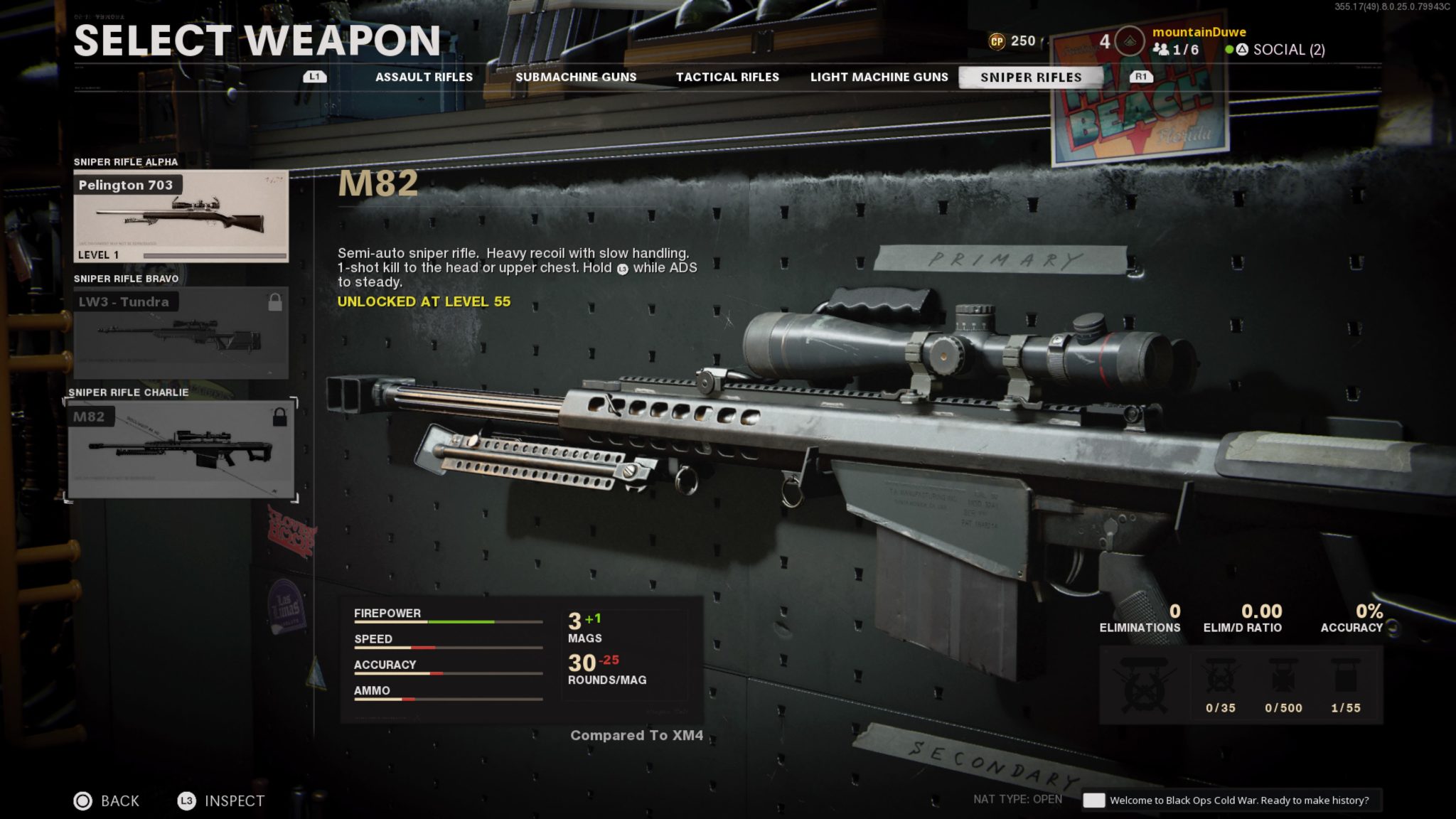Open the TACTICAL RIFLES category
Viewport: 1456px width, 819px height.
(728, 77)
